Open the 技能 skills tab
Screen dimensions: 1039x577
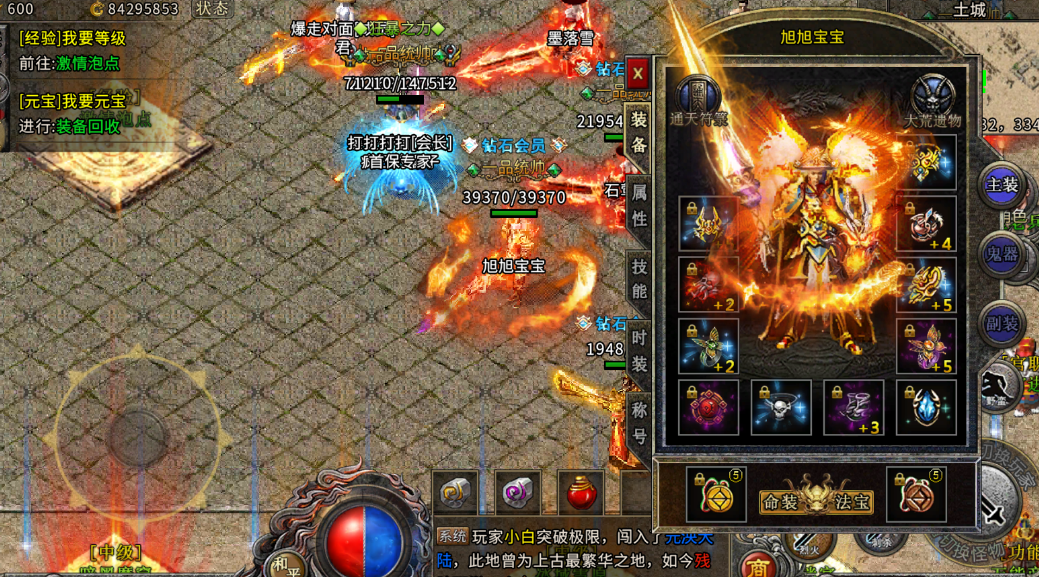click(x=638, y=279)
